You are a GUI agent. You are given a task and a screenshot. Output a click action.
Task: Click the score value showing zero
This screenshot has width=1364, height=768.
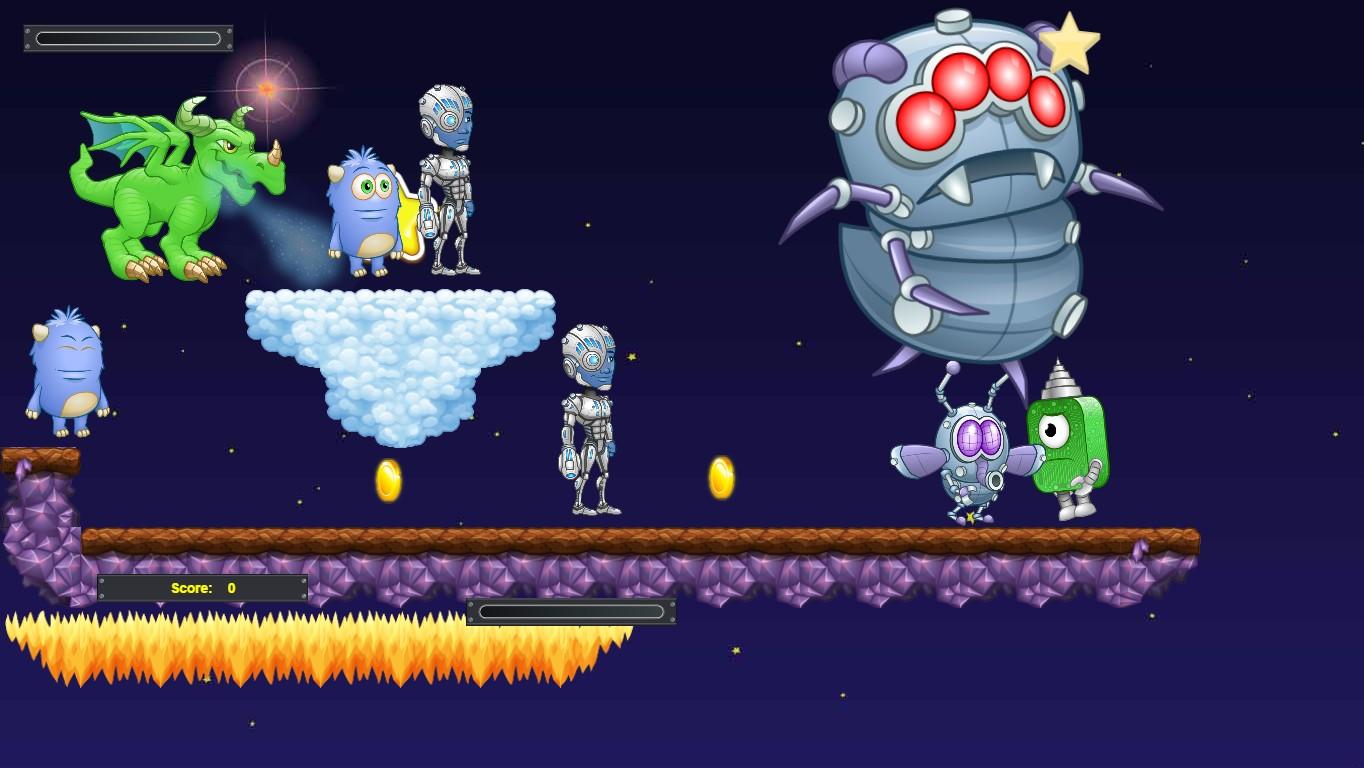pos(232,588)
